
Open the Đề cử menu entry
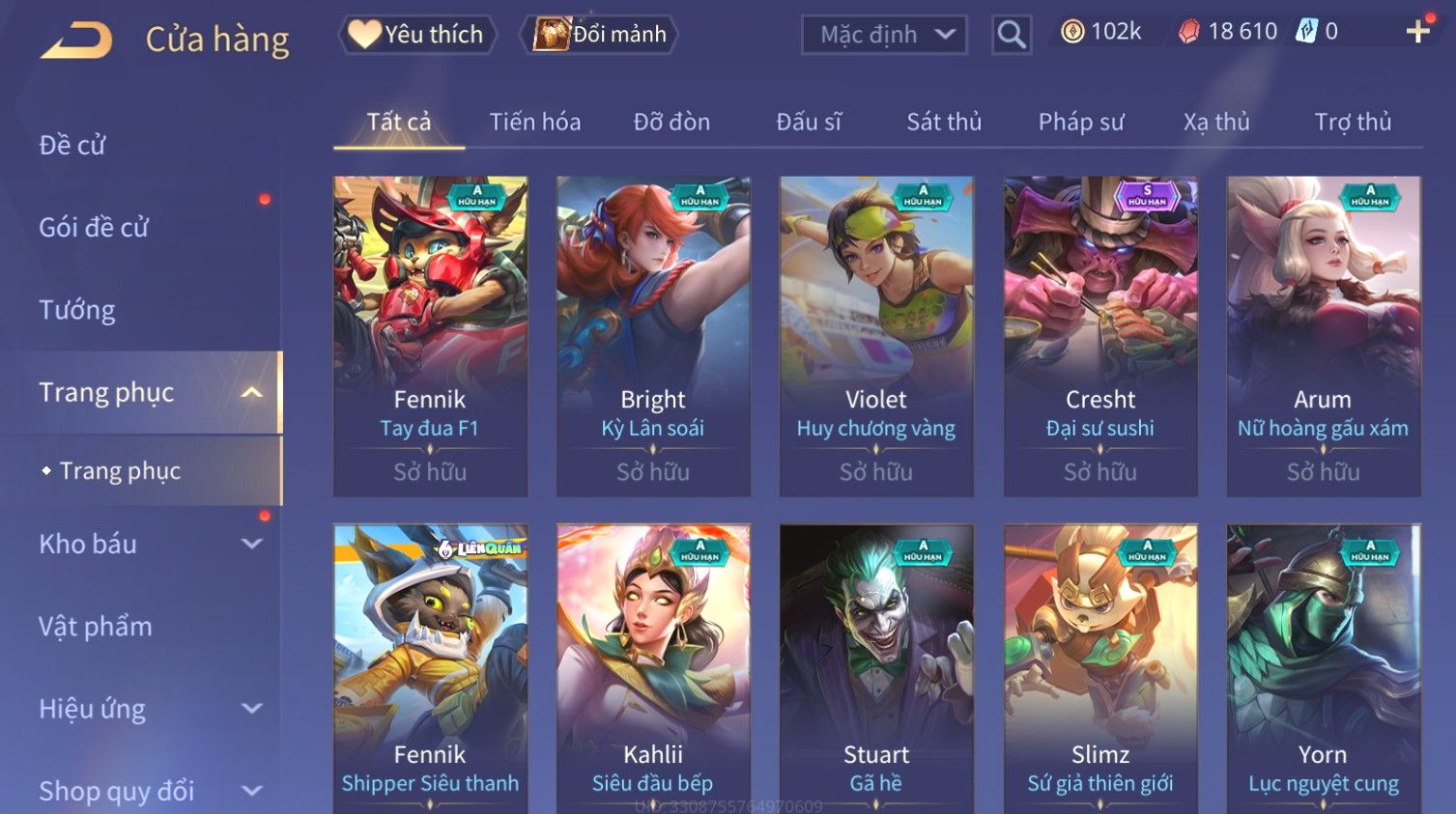(x=72, y=145)
